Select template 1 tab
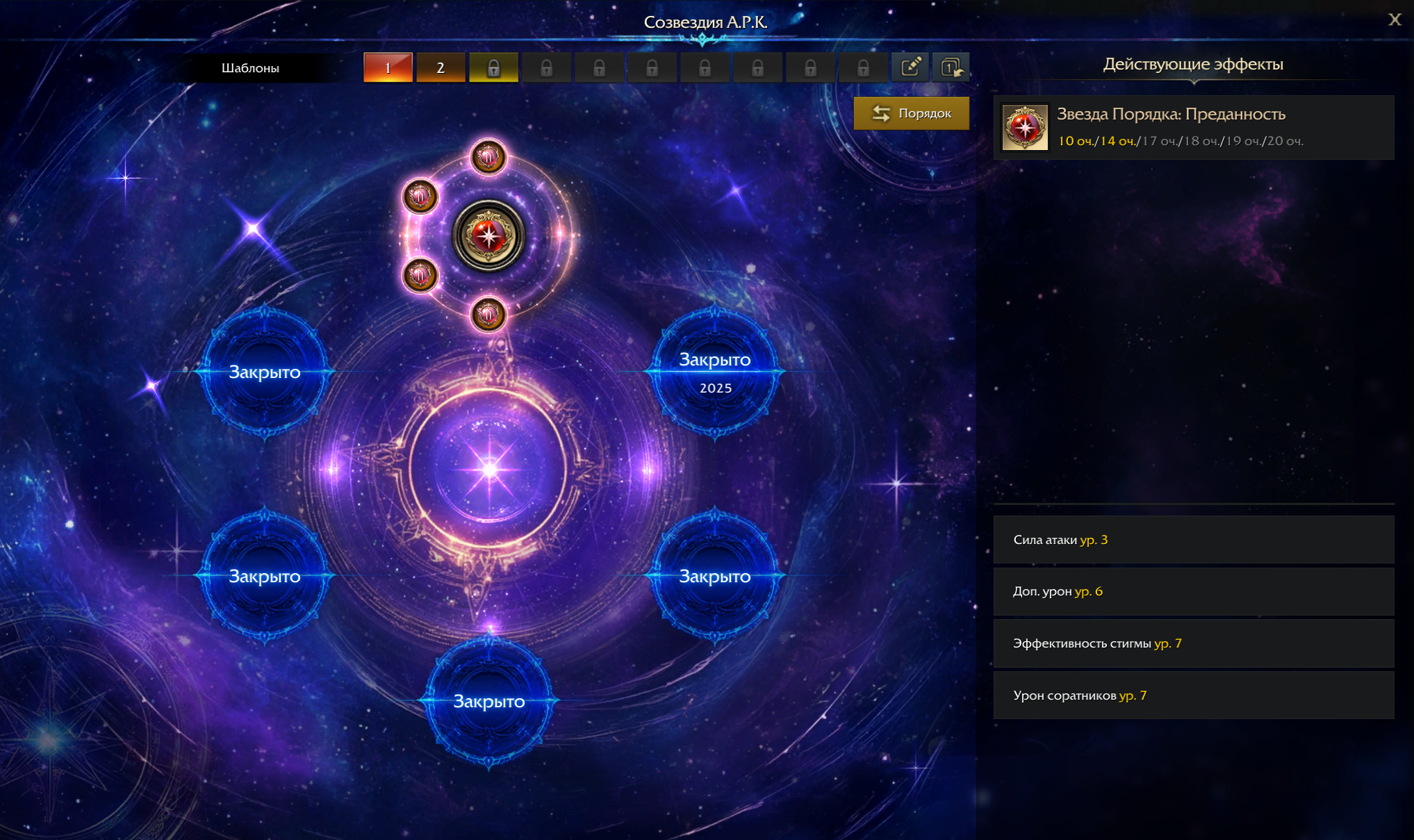This screenshot has height=840, width=1414. coord(388,67)
